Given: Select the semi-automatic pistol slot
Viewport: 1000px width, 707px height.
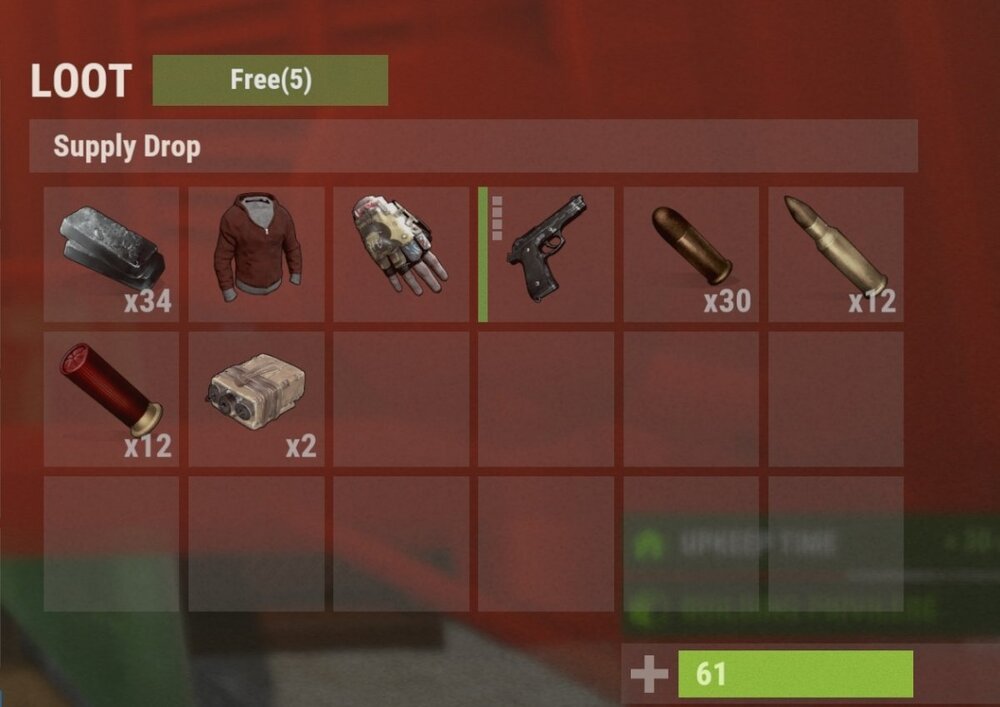Looking at the screenshot, I should pyautogui.click(x=546, y=254).
